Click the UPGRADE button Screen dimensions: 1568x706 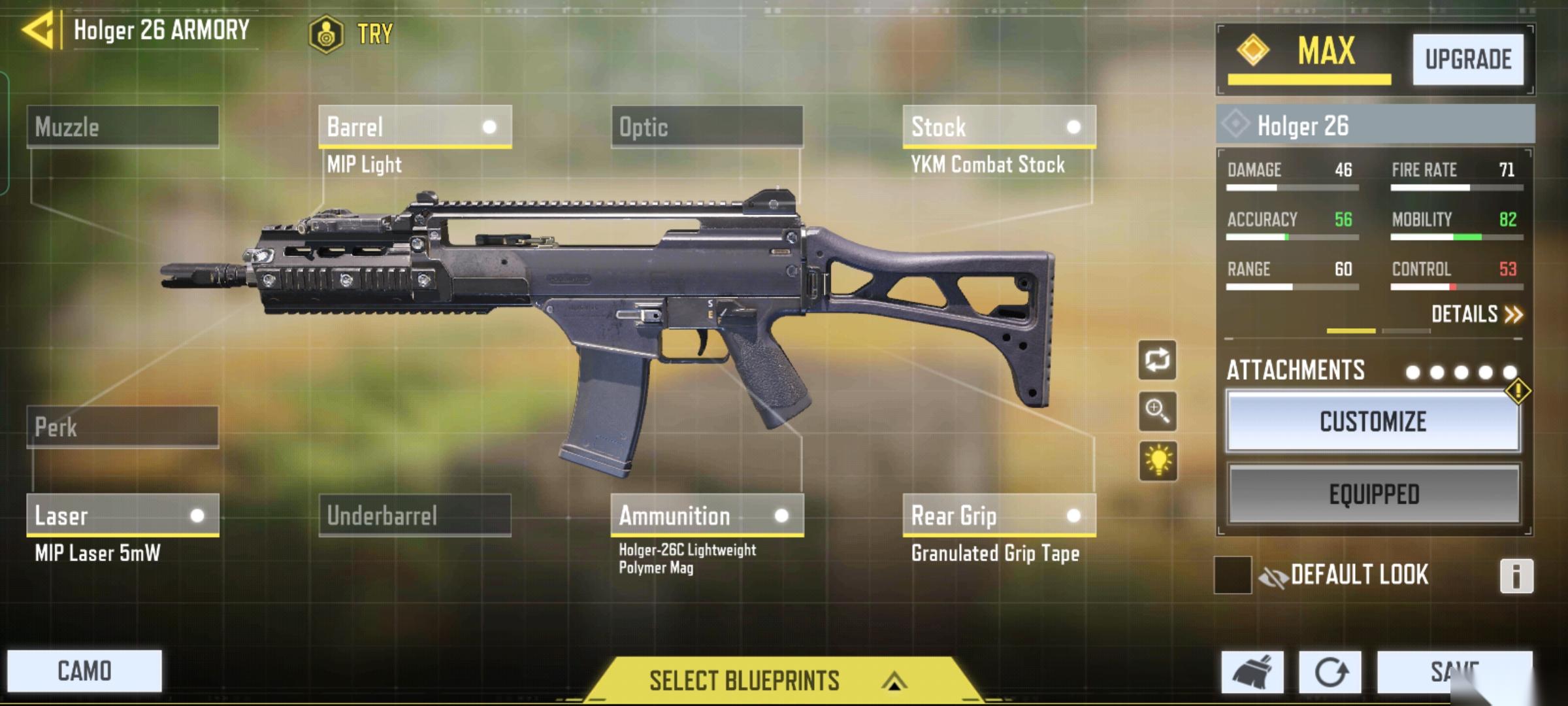tap(1468, 59)
